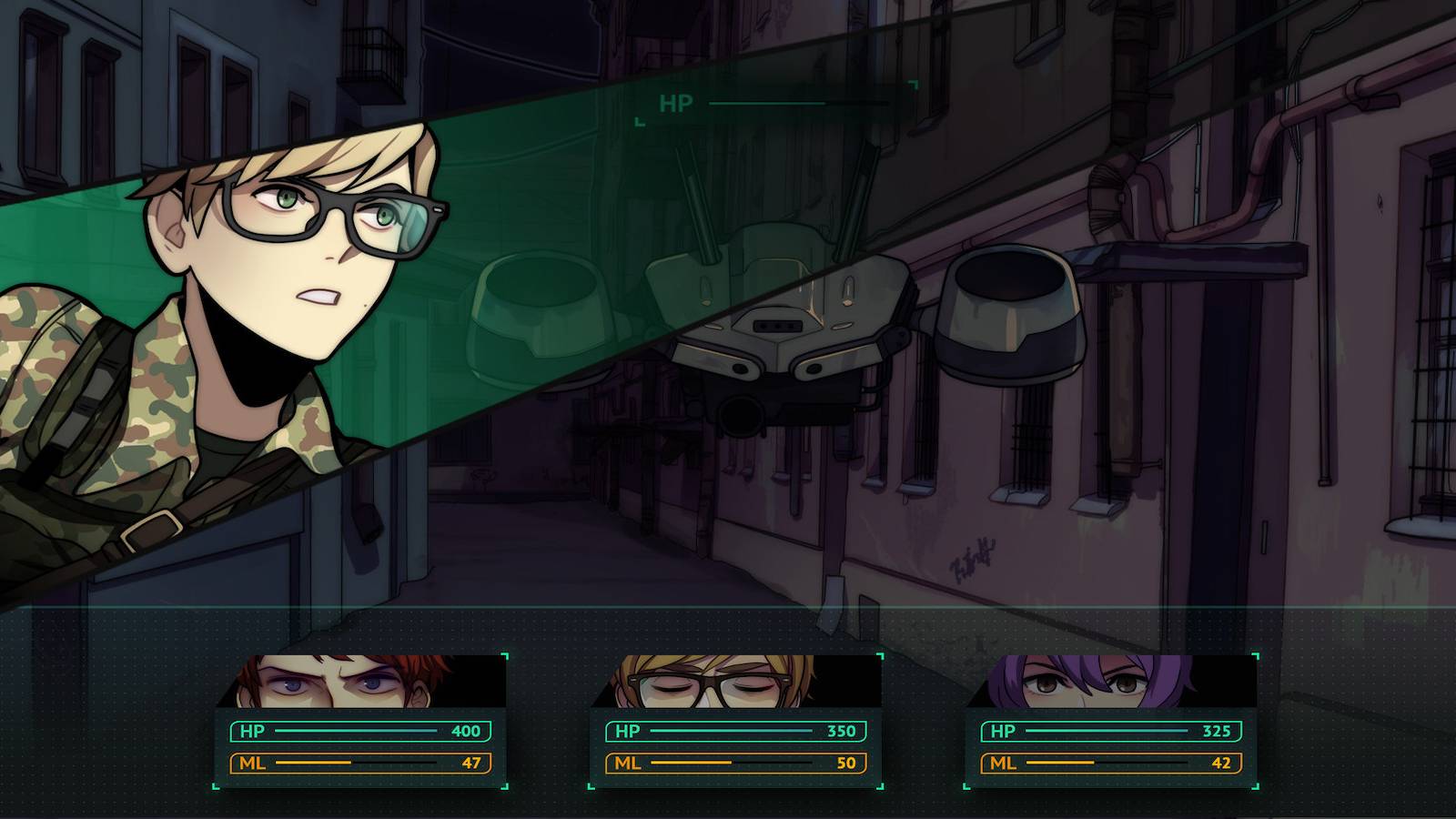This screenshot has width=1456, height=819.
Task: Click the ML label on the right status panel
Action: click(x=1004, y=763)
